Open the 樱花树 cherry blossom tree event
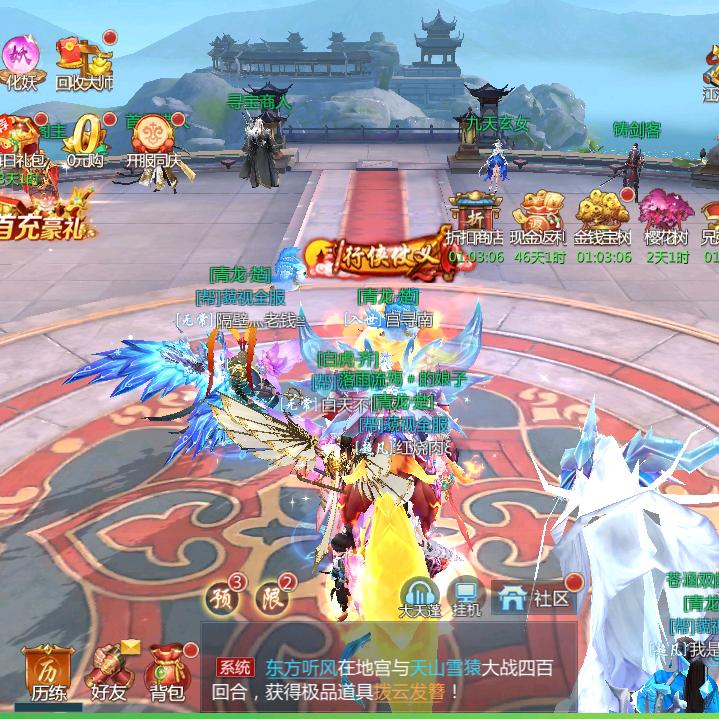The height and width of the screenshot is (719, 719). [x=666, y=220]
